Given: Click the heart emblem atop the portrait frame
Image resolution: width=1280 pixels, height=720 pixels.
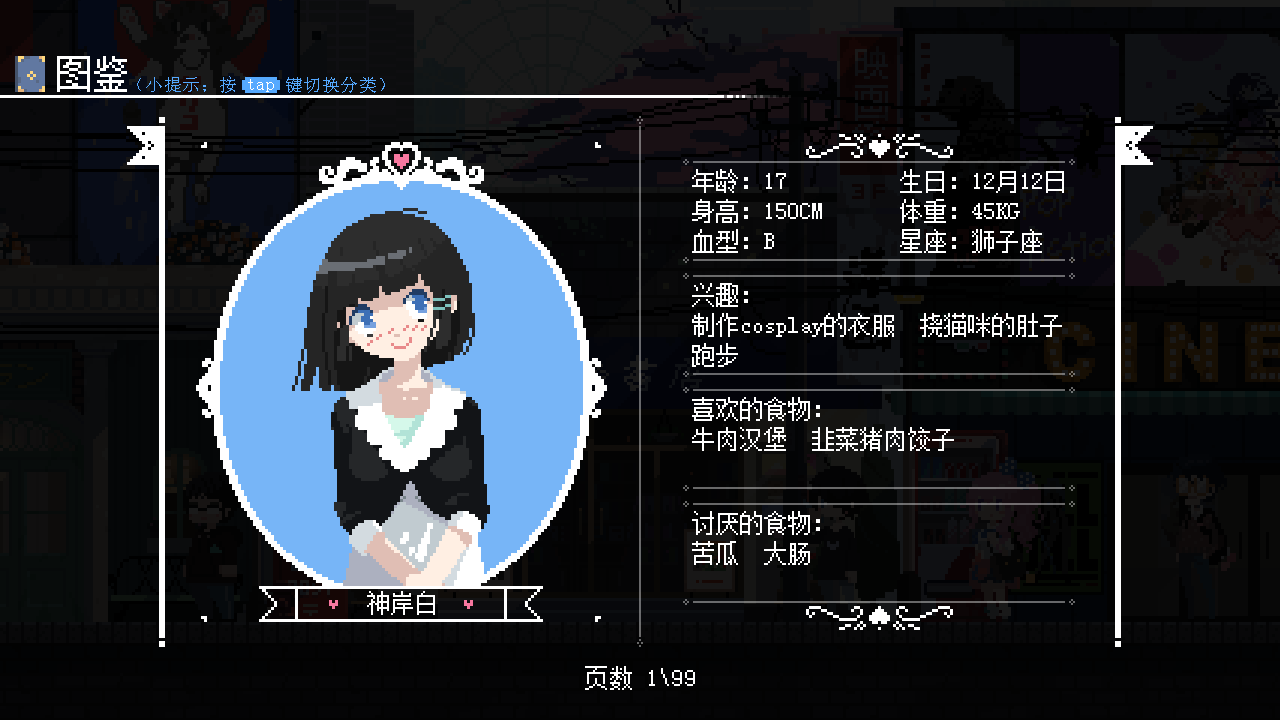Looking at the screenshot, I should pos(403,157).
